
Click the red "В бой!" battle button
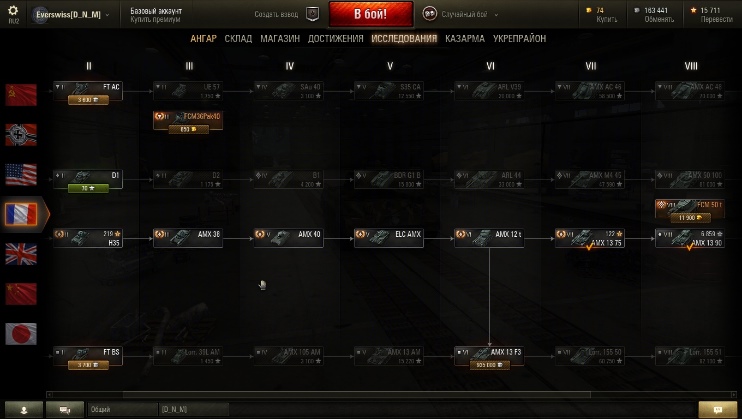click(x=370, y=14)
